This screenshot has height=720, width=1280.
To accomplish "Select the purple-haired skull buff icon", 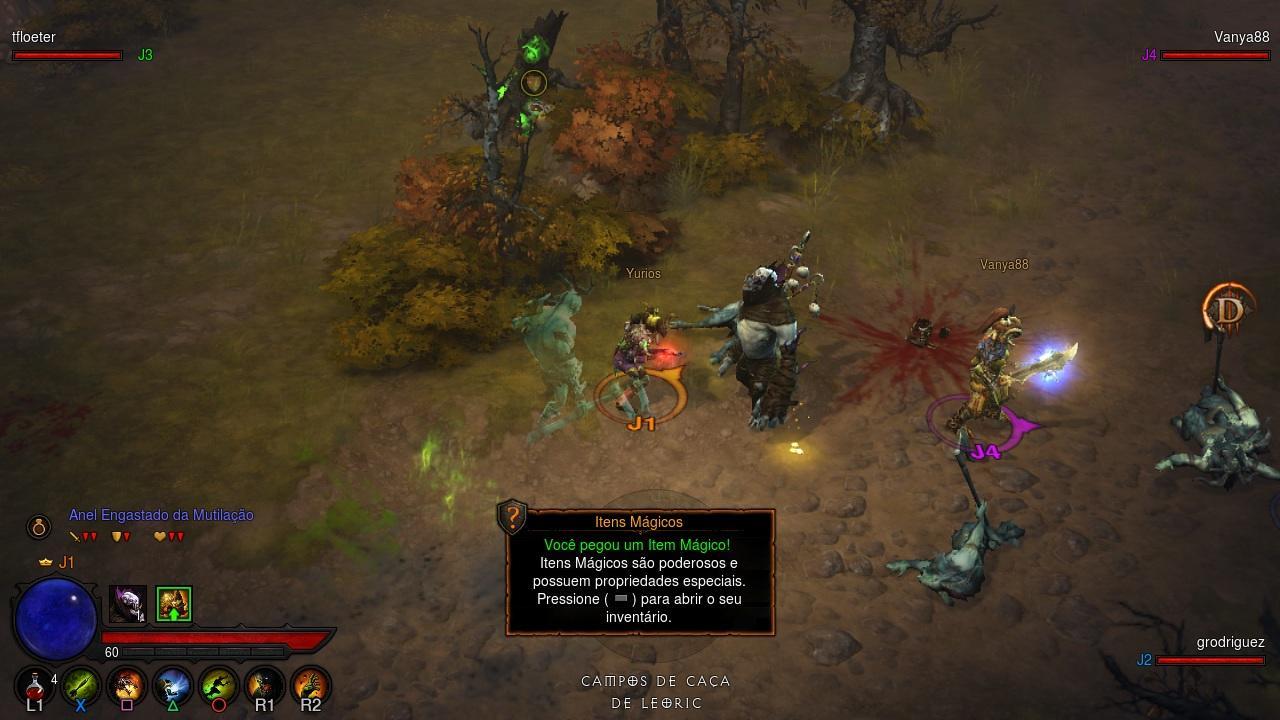I will [x=128, y=604].
